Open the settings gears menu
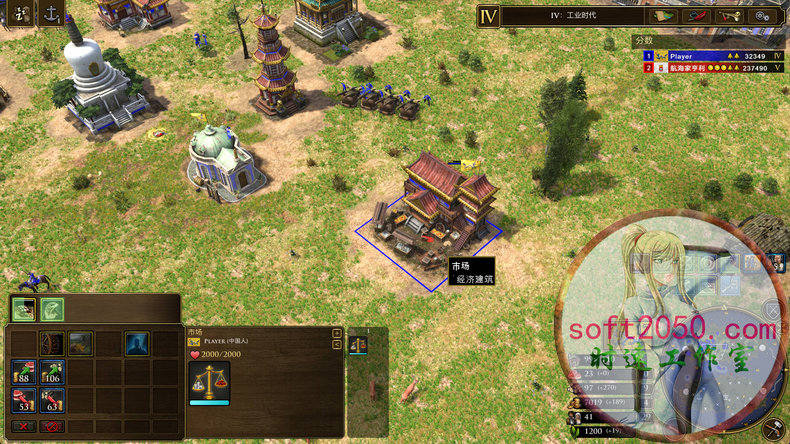 (765, 16)
